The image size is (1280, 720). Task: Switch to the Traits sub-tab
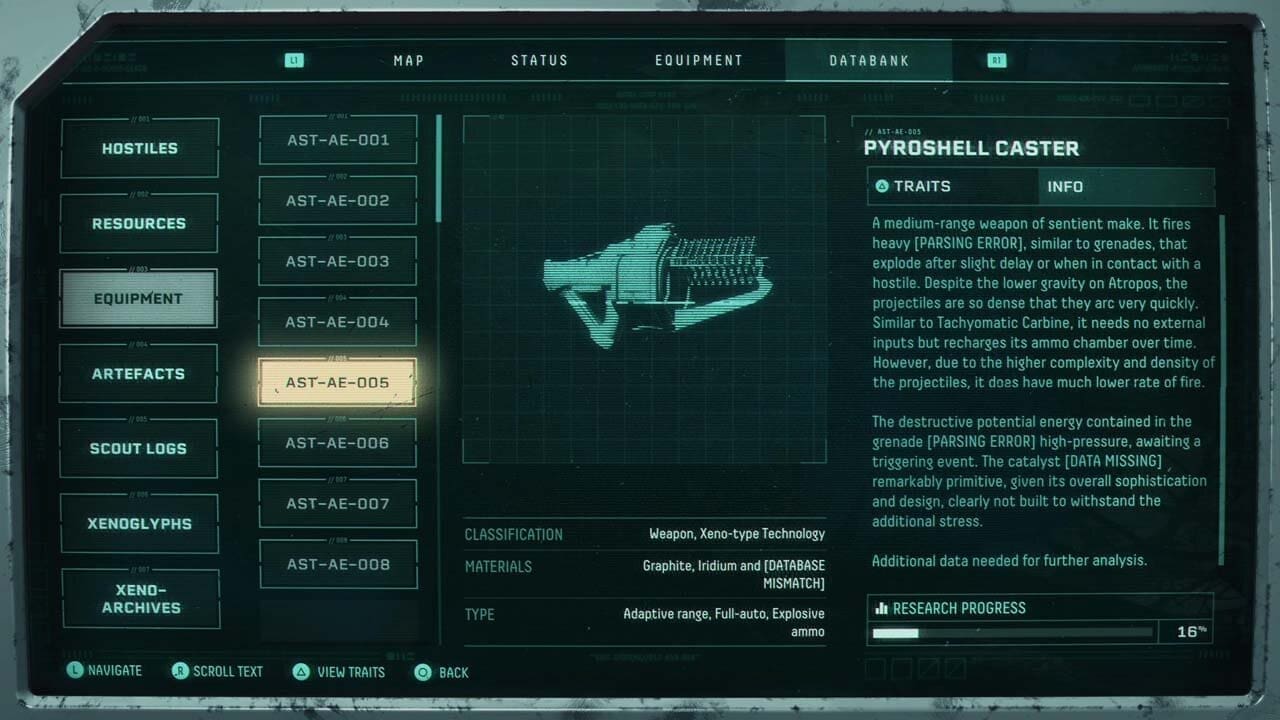(952, 187)
